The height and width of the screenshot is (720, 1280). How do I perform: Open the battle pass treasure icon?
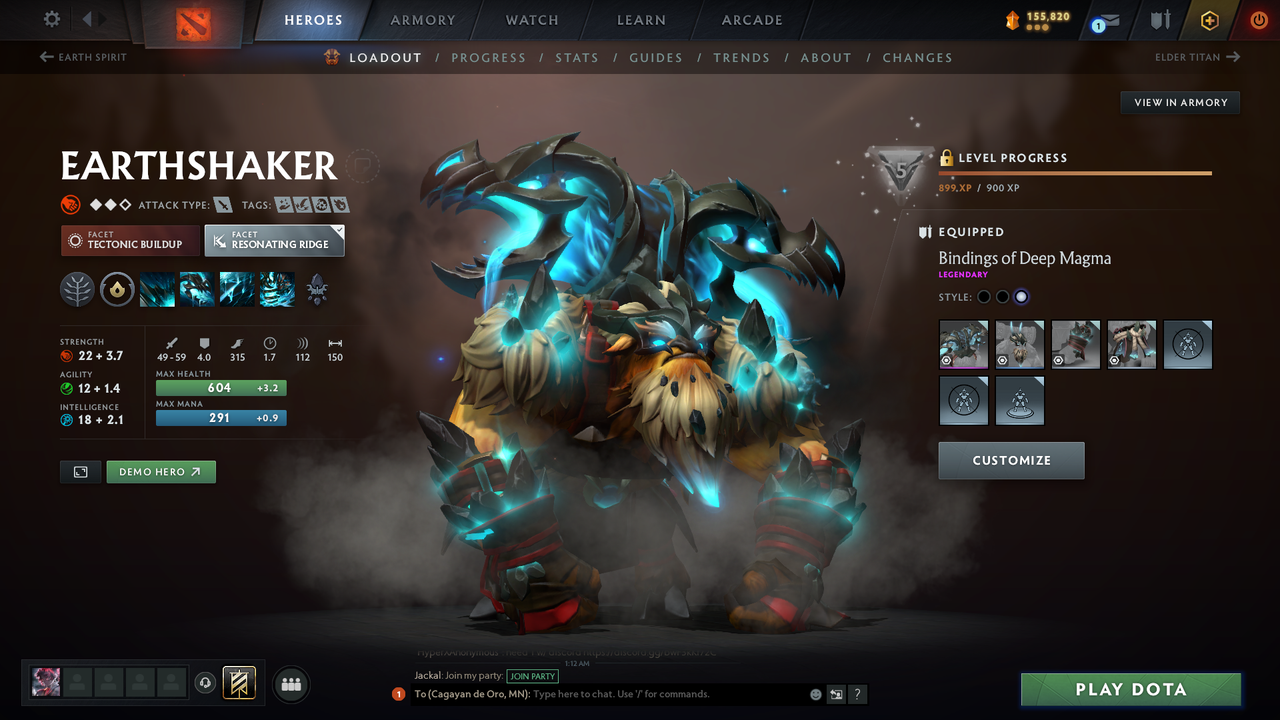click(x=1209, y=19)
